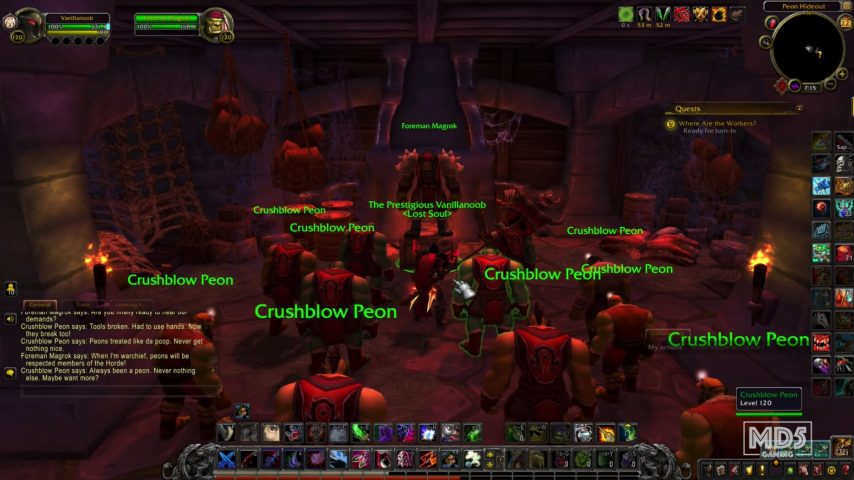Switch to the Trade chat tab
854x480 pixels.
[x=84, y=303]
